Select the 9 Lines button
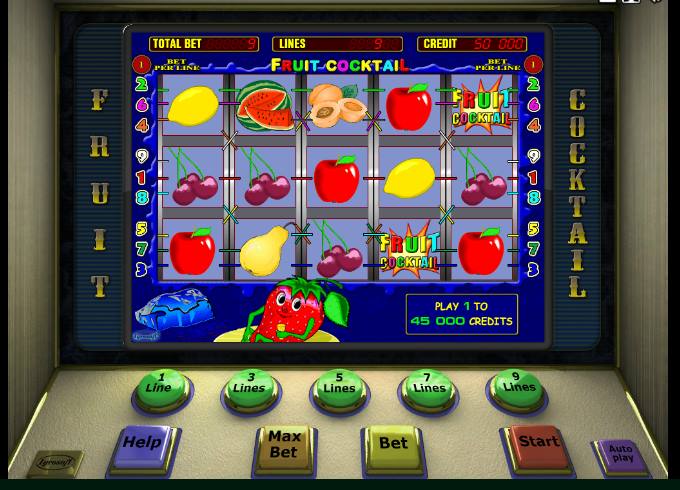Viewport: 680px width, 490px height. coord(518,387)
